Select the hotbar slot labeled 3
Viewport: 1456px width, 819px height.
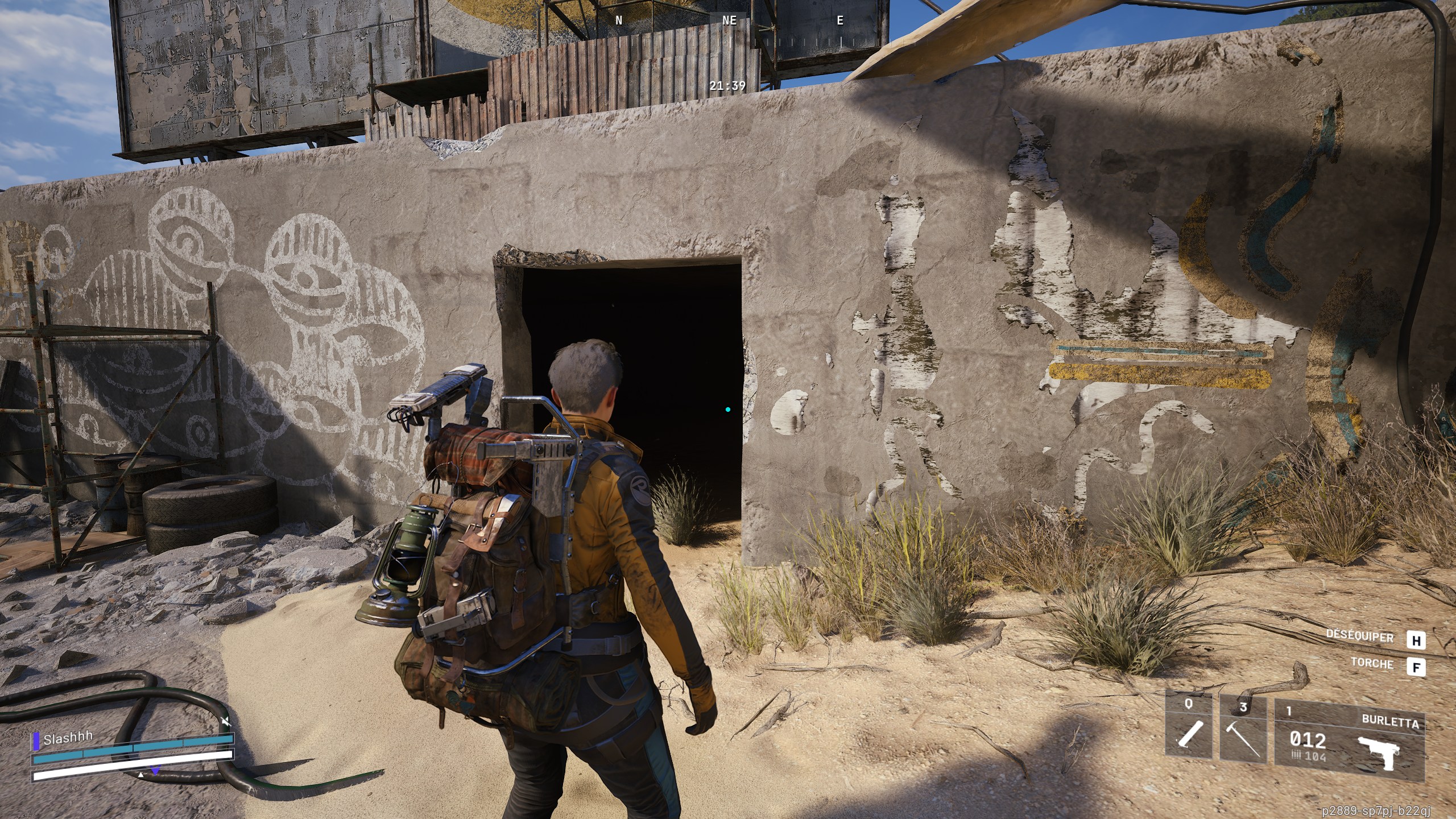(1243, 706)
